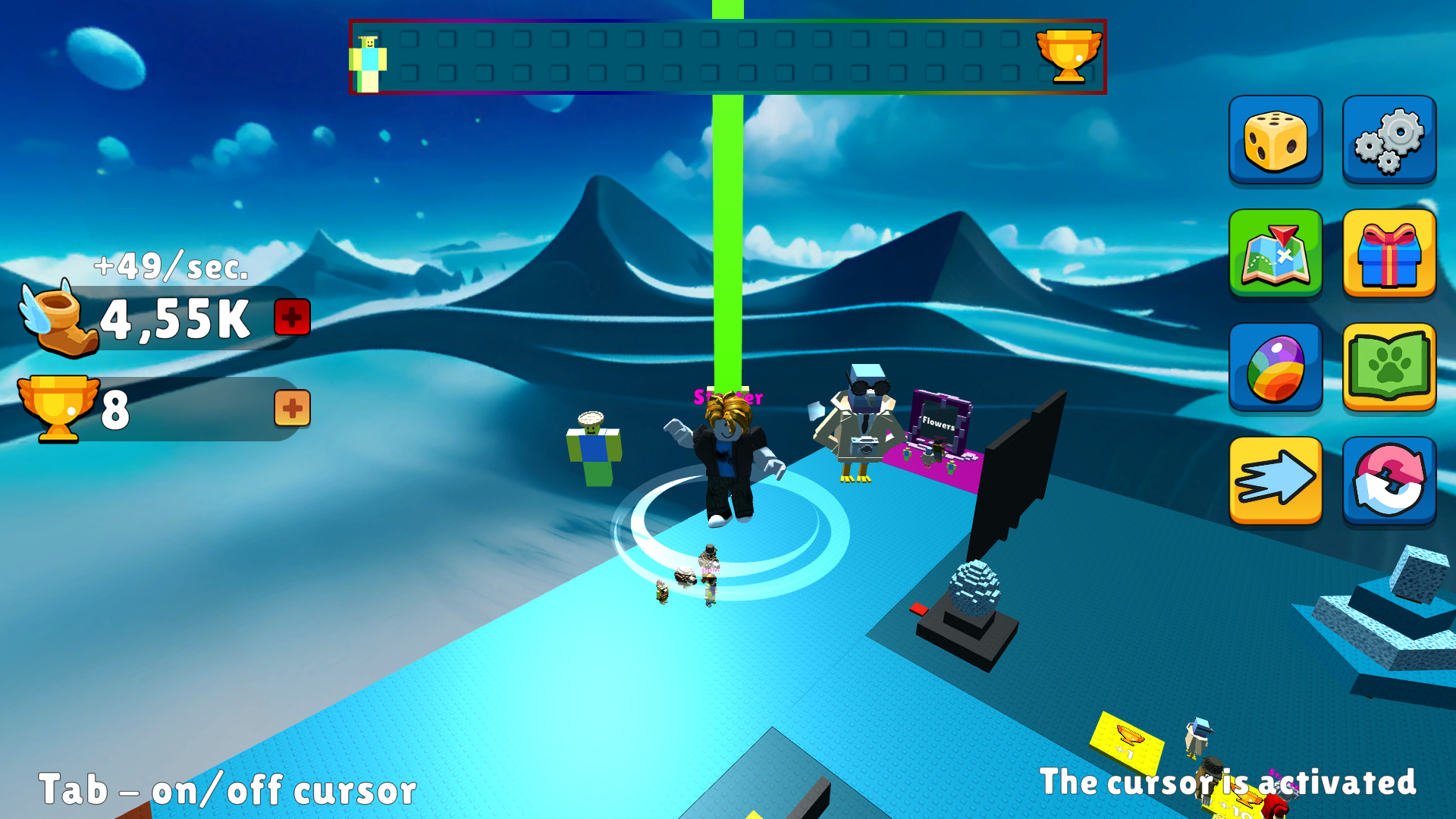The image size is (1456, 819).
Task: Click the winged boot currency icon
Action: [57, 318]
